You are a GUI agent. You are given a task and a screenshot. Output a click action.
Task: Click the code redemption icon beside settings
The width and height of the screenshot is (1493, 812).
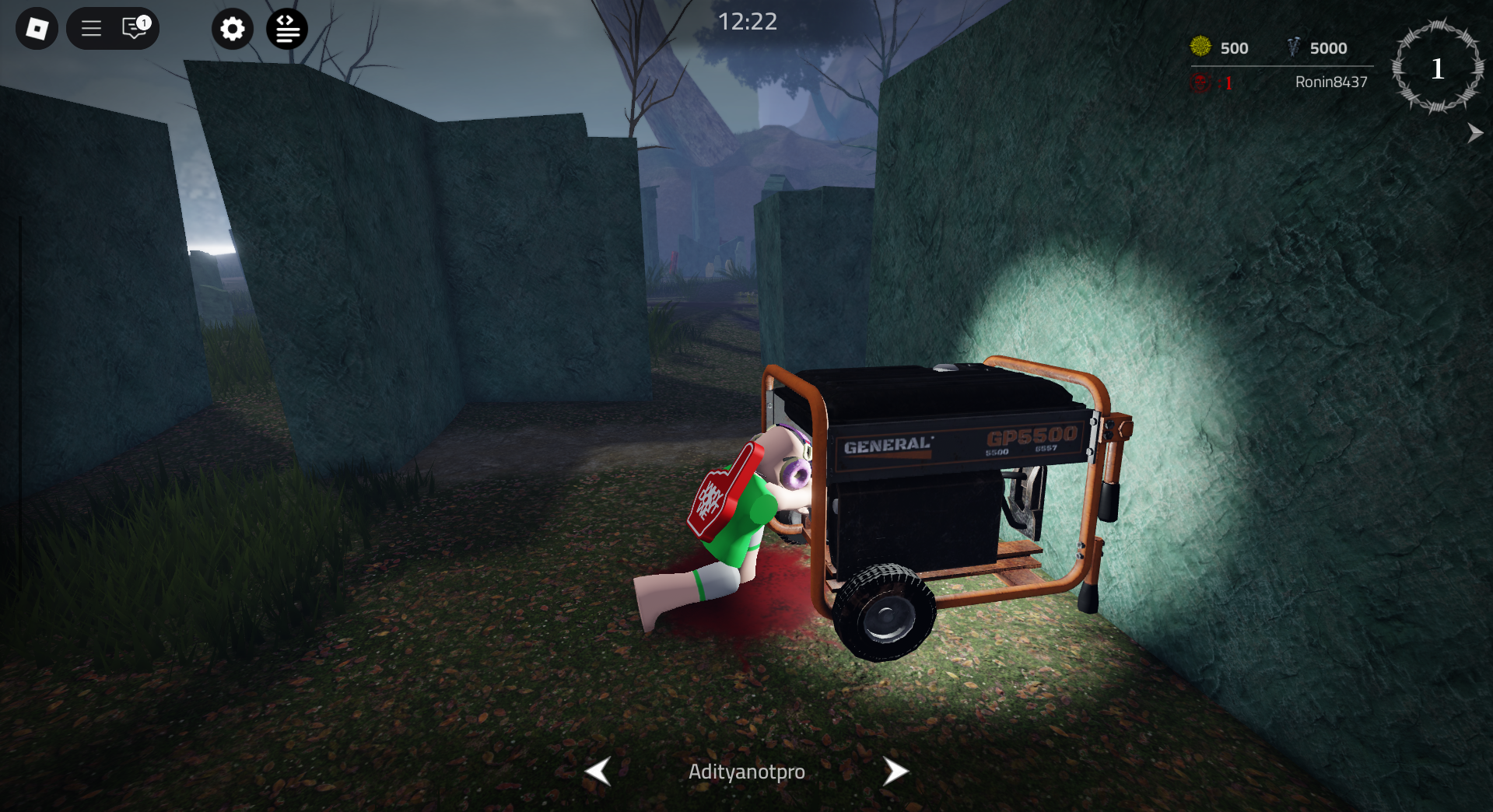point(286,28)
